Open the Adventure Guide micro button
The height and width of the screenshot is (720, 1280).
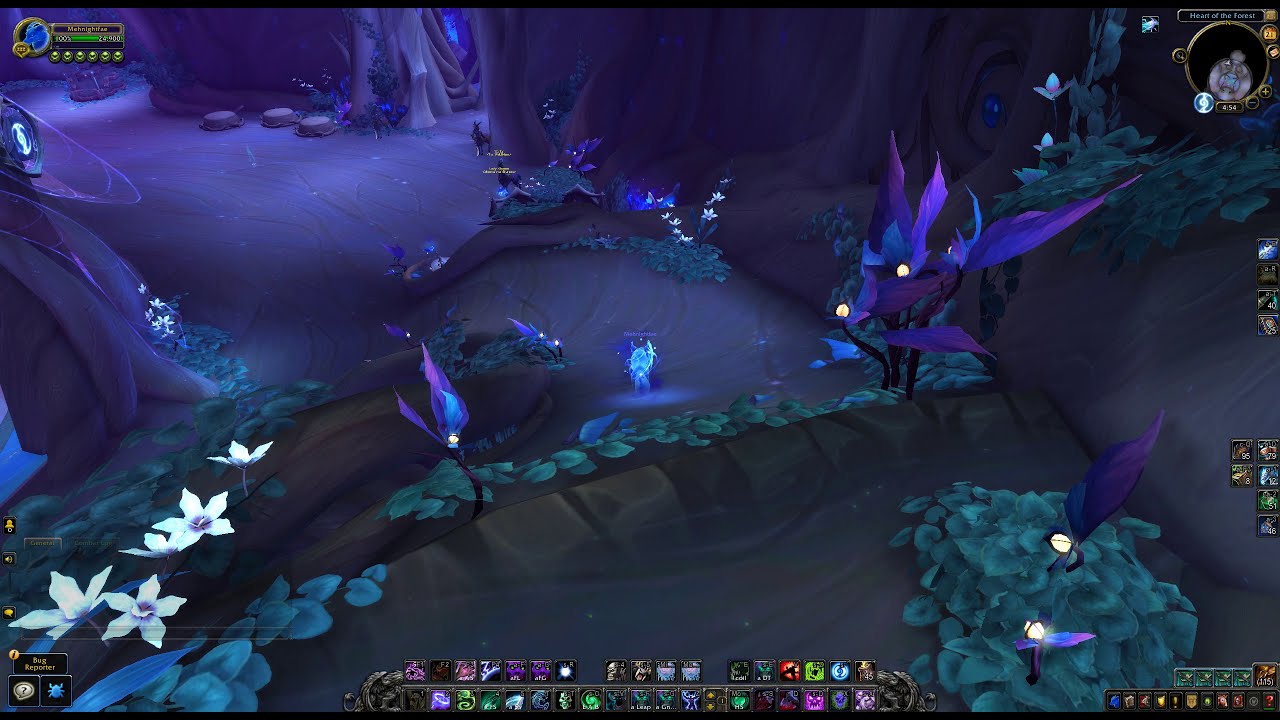(x=1239, y=701)
